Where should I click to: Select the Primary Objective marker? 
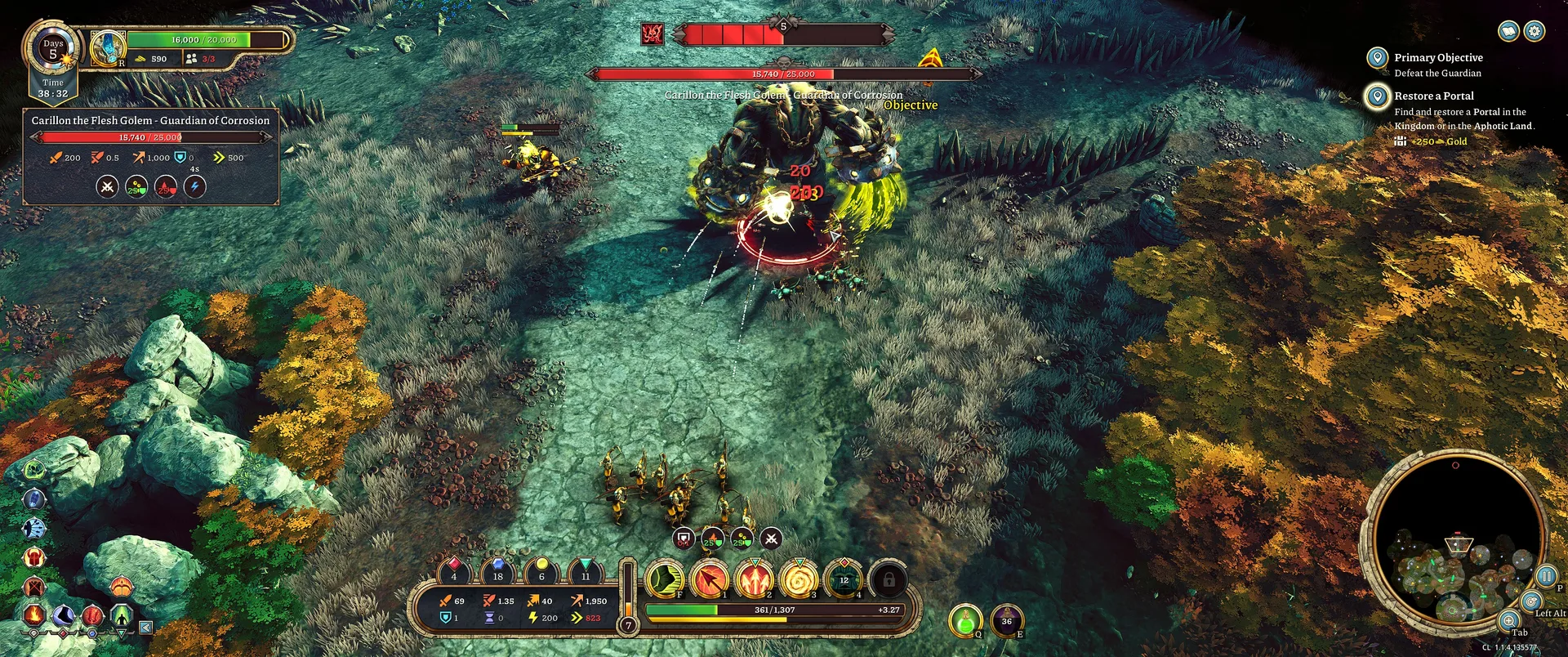[x=1377, y=58]
